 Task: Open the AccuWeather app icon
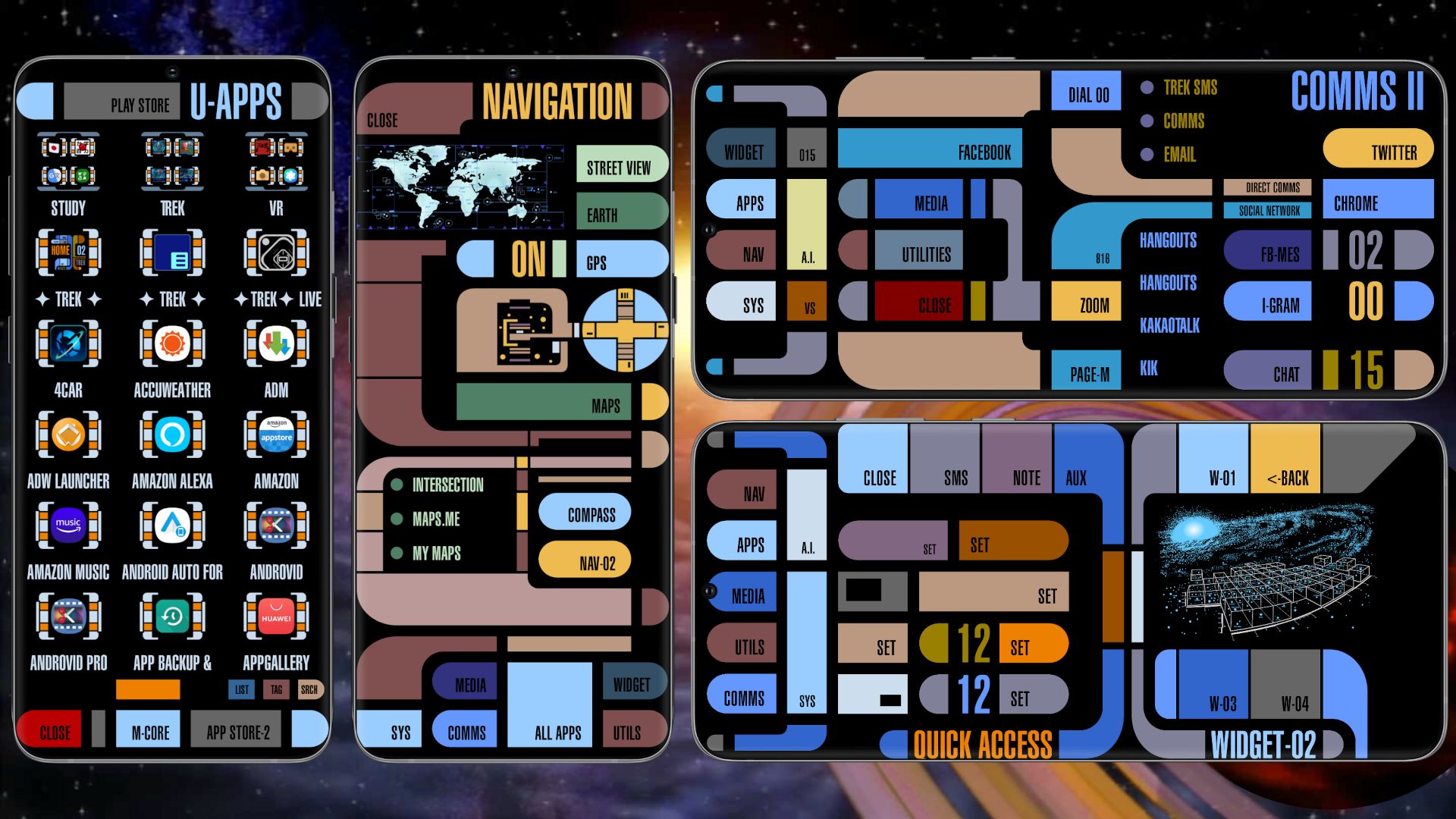coord(172,344)
